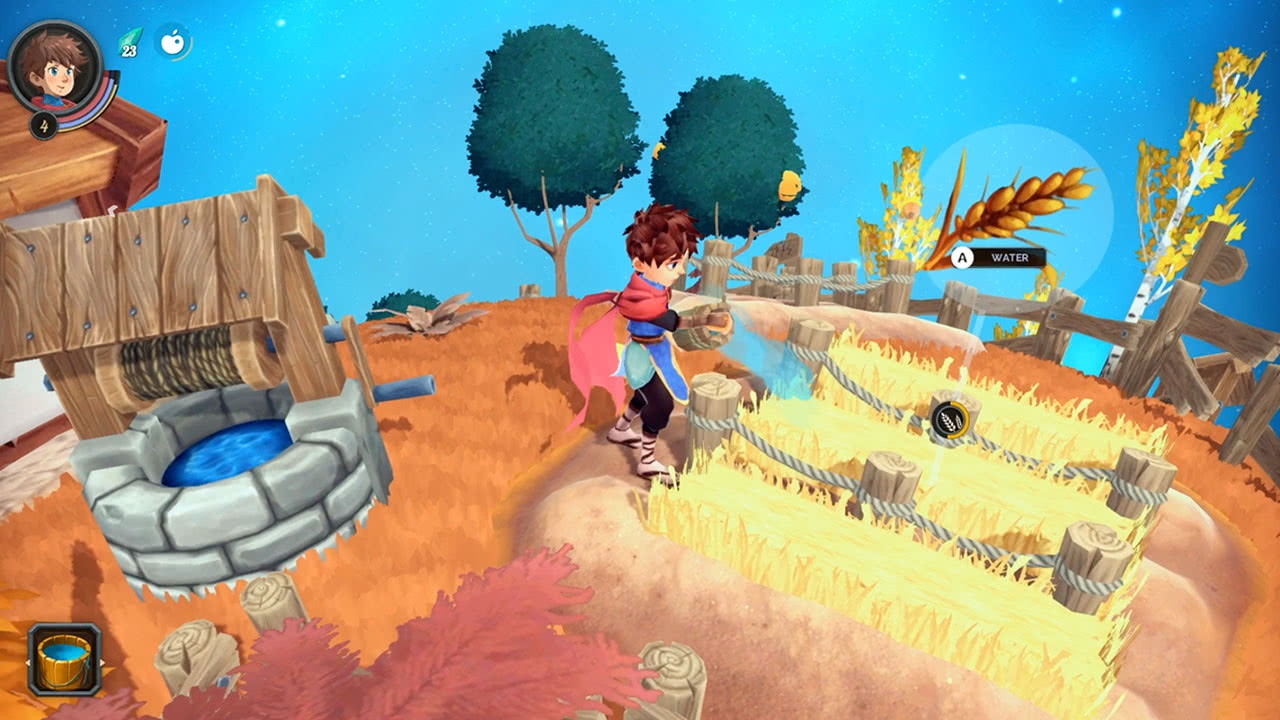Click the left arrow on the item slot
1280x720 pixels.
[28, 662]
